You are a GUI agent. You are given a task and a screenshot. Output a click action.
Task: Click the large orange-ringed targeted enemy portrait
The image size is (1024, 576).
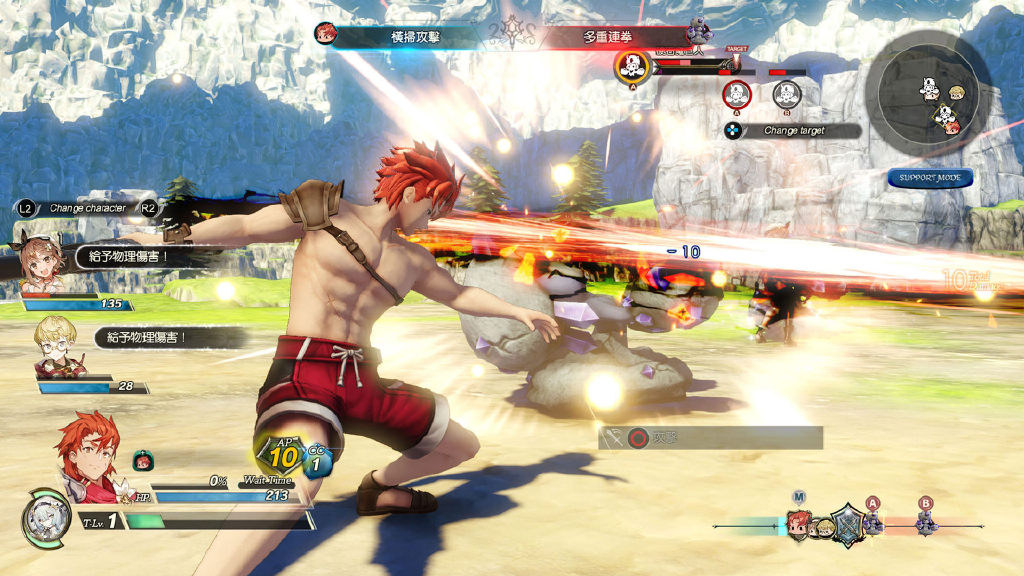point(632,66)
